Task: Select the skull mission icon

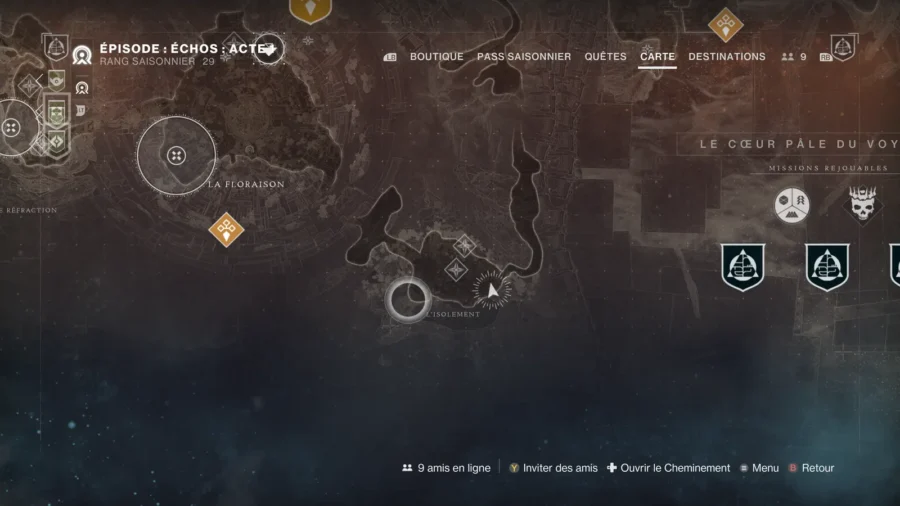Action: tap(863, 206)
